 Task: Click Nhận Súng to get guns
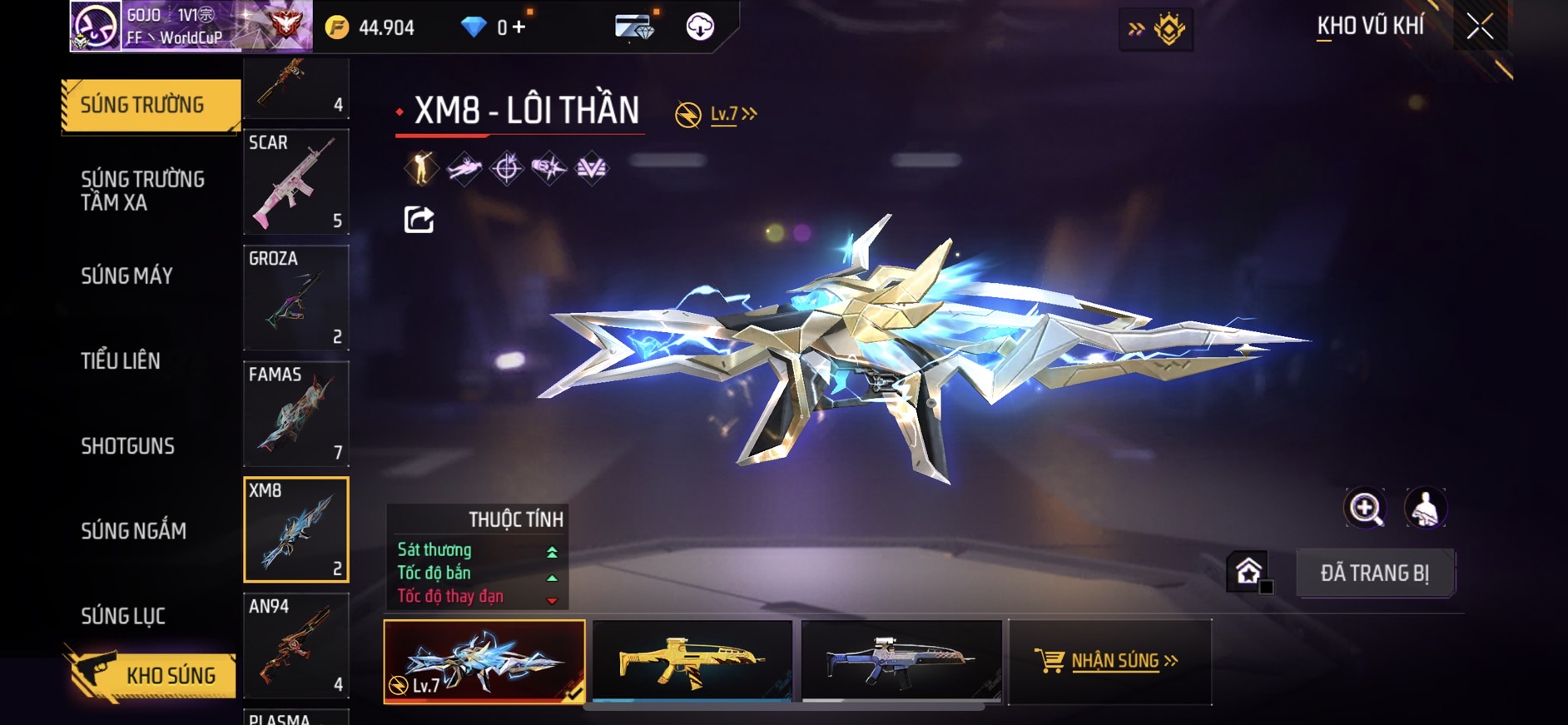[x=1109, y=661]
